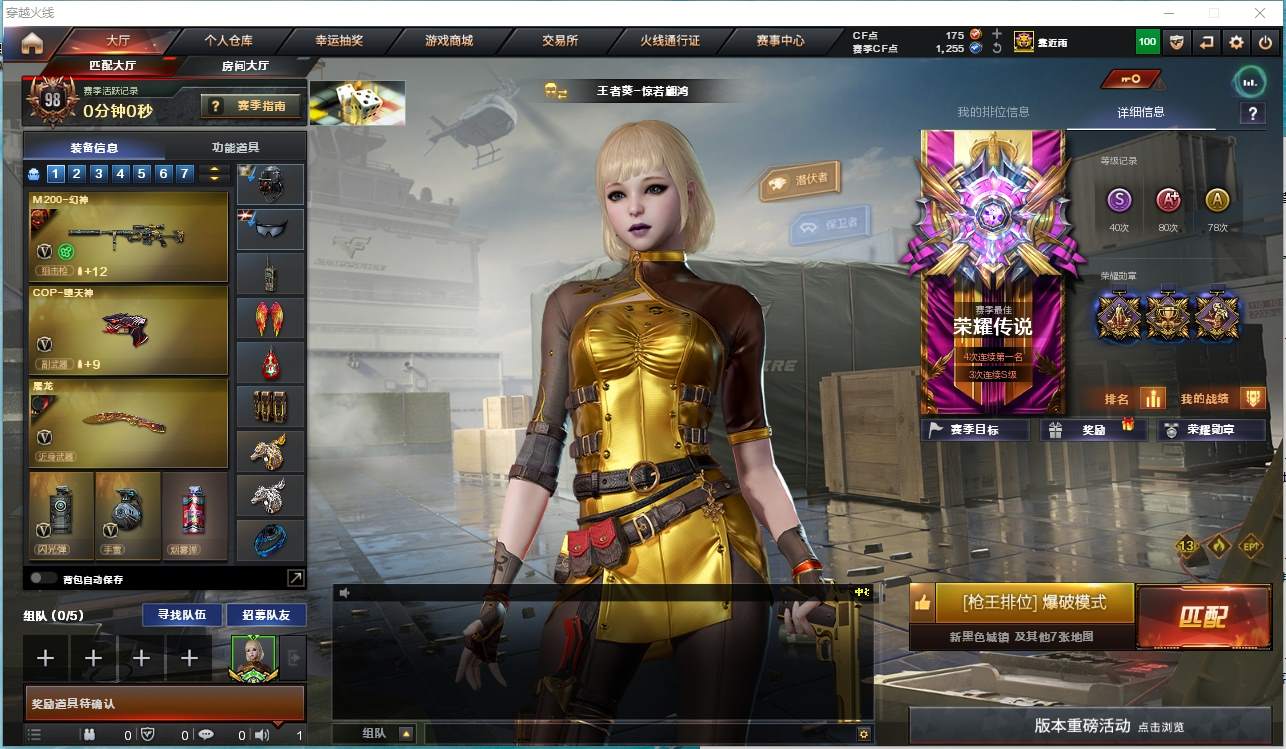The image size is (1286, 749).
Task: Show 我的排位信息 tab
Action: [x=993, y=112]
